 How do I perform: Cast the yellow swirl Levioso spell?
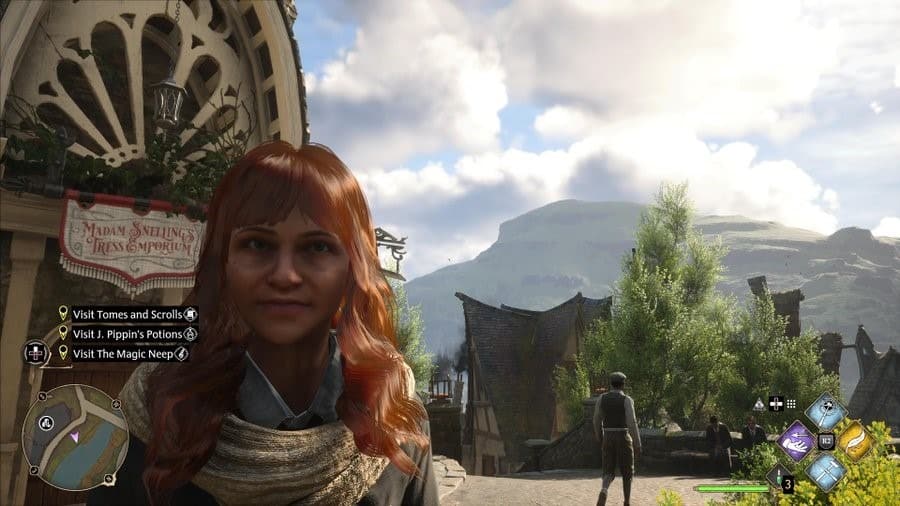click(x=855, y=441)
